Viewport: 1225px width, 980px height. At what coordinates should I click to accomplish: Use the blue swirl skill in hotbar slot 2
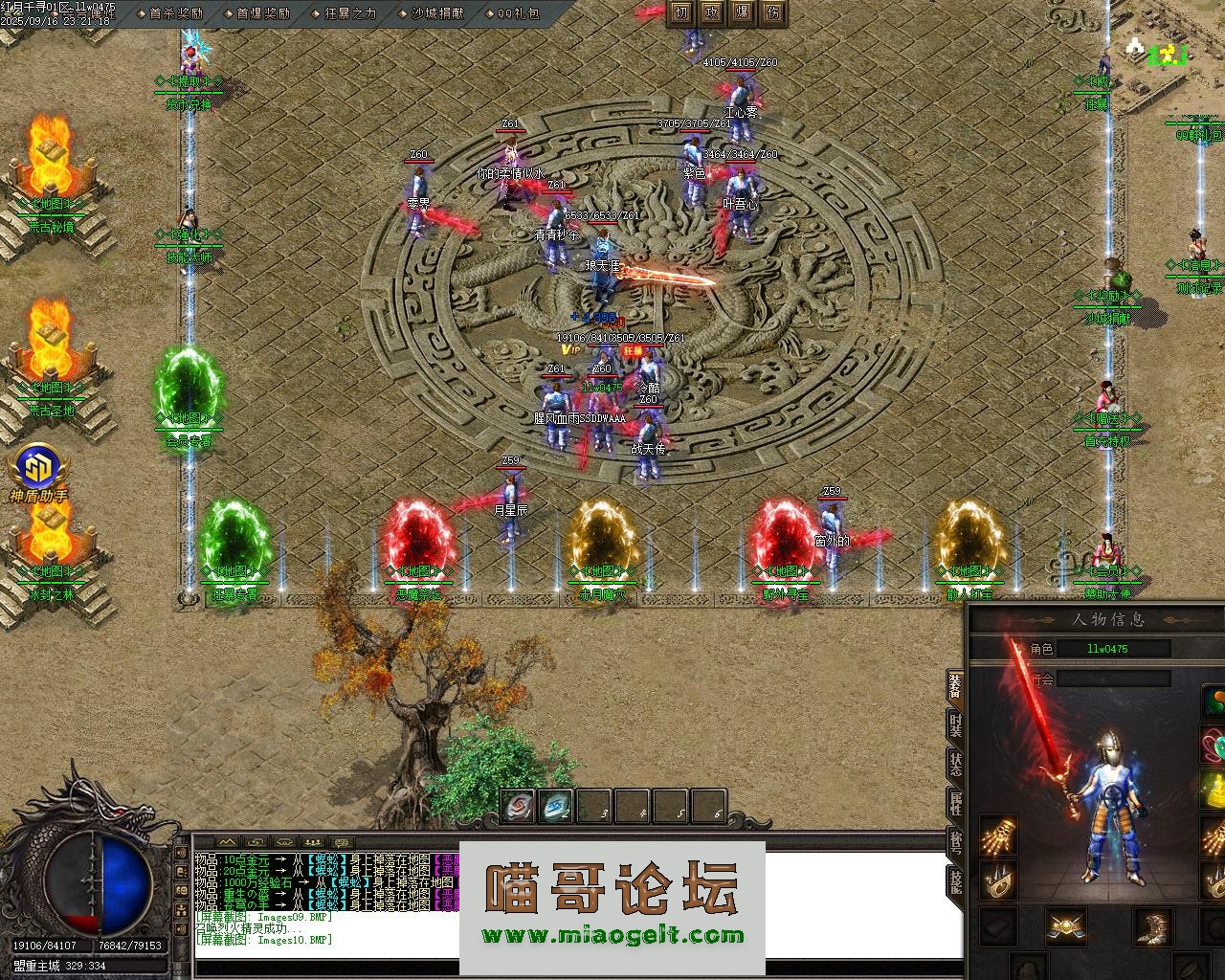tap(555, 808)
